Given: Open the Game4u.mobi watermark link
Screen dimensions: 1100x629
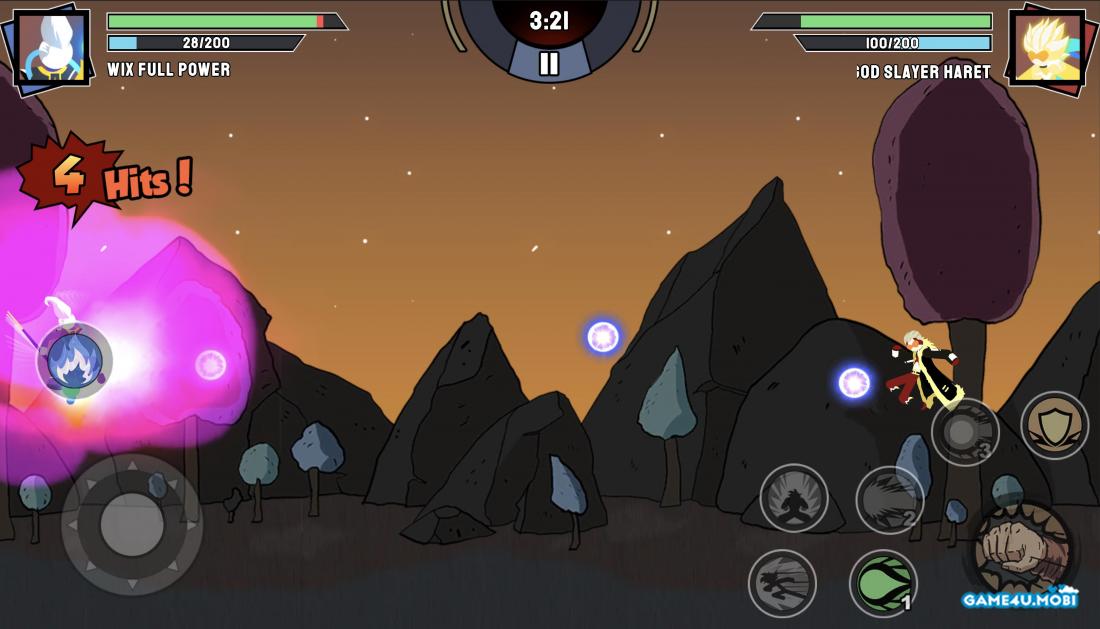Looking at the screenshot, I should (x=1020, y=599).
